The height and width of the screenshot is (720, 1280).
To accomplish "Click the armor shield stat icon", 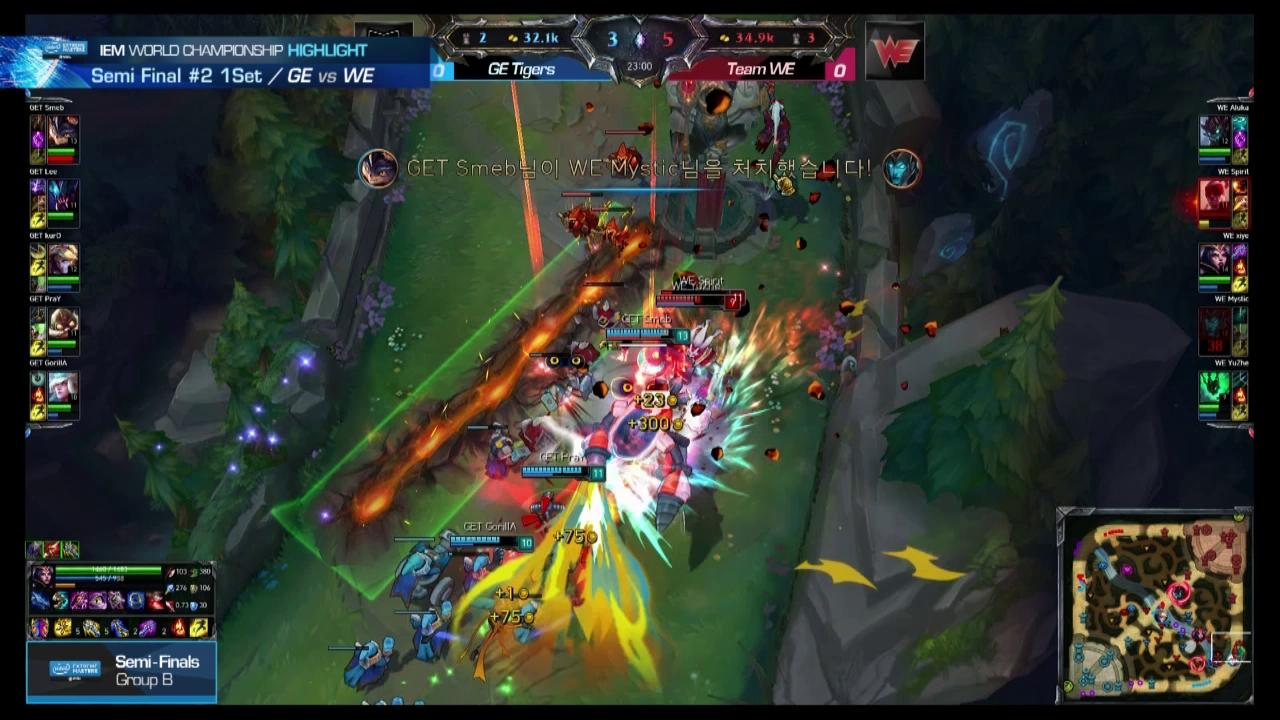I will point(195,605).
